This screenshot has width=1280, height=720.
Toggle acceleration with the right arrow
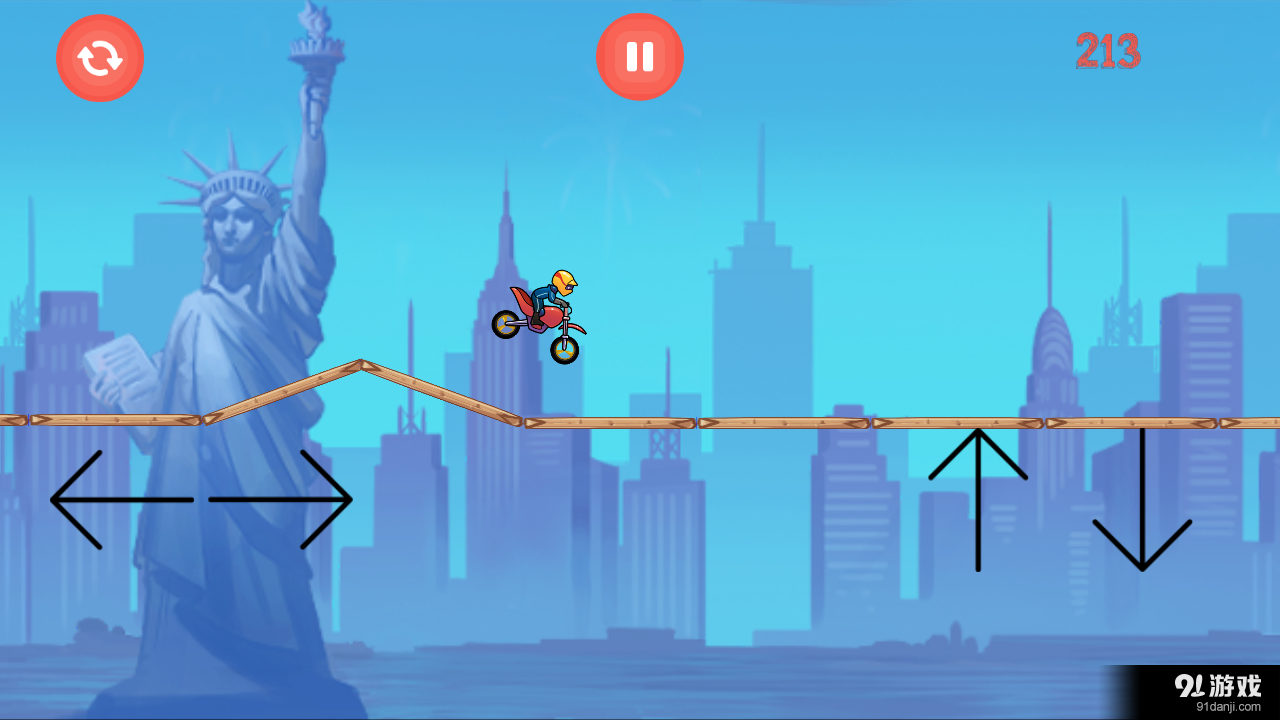[280, 497]
